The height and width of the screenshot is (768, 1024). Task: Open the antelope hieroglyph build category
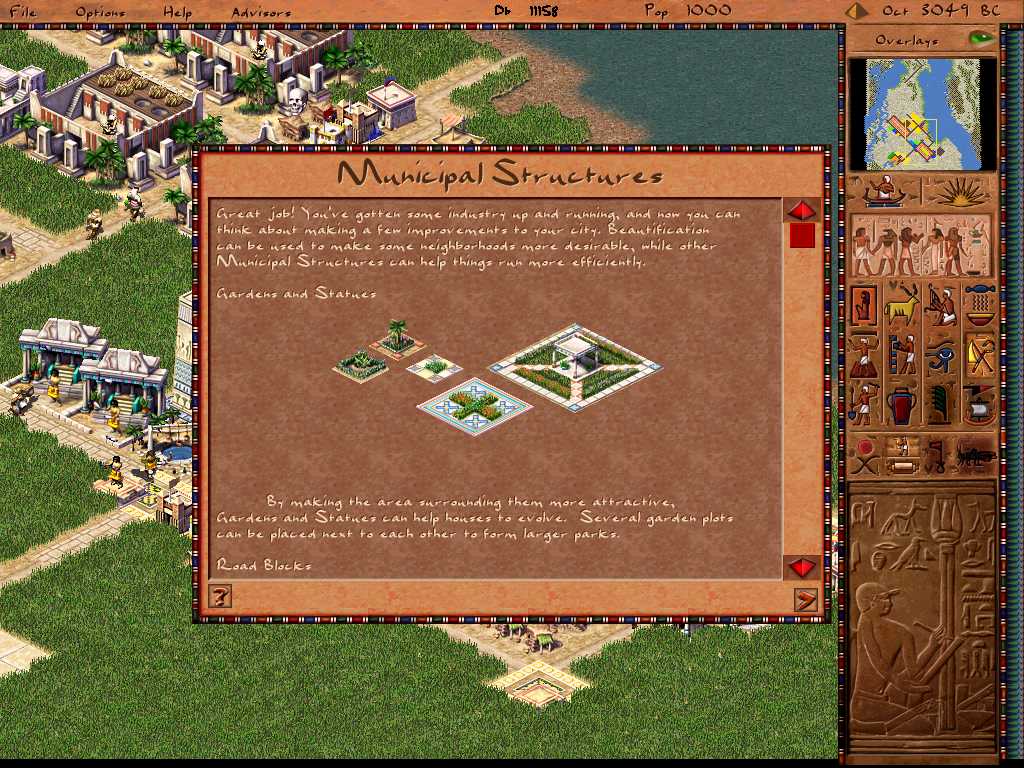click(x=902, y=306)
